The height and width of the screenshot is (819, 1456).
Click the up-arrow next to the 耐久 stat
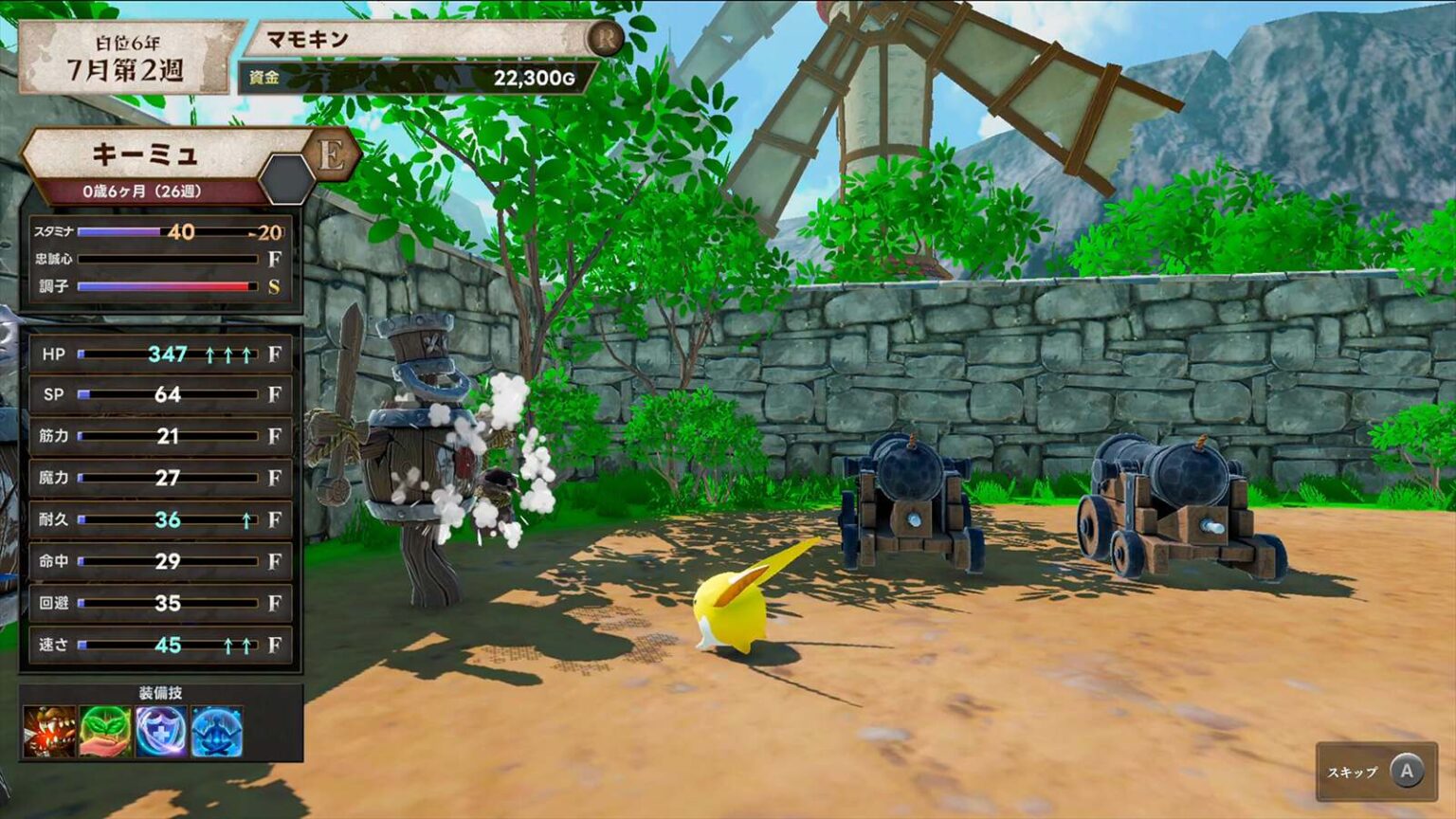click(246, 517)
